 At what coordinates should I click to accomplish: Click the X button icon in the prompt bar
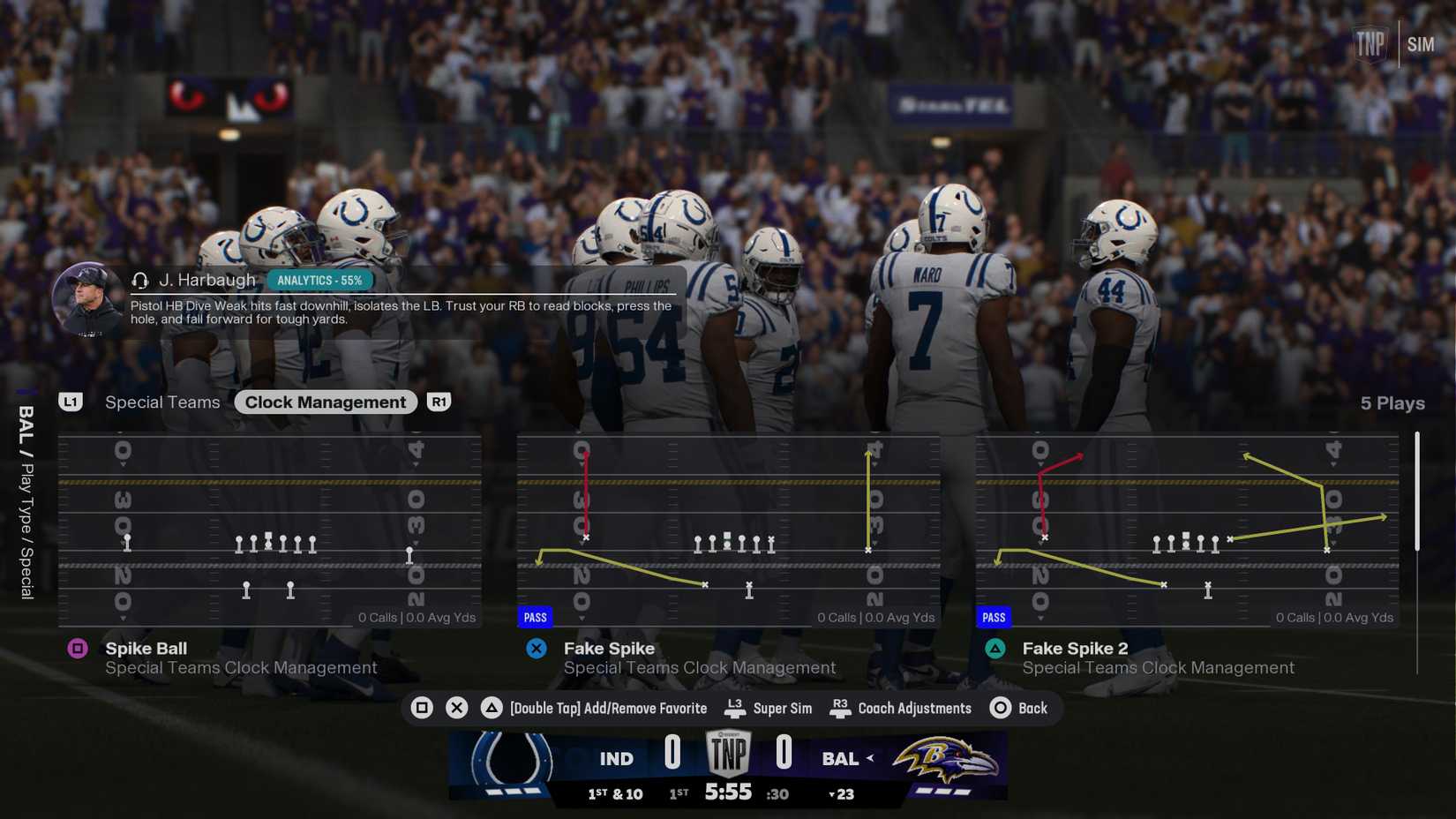pos(457,707)
